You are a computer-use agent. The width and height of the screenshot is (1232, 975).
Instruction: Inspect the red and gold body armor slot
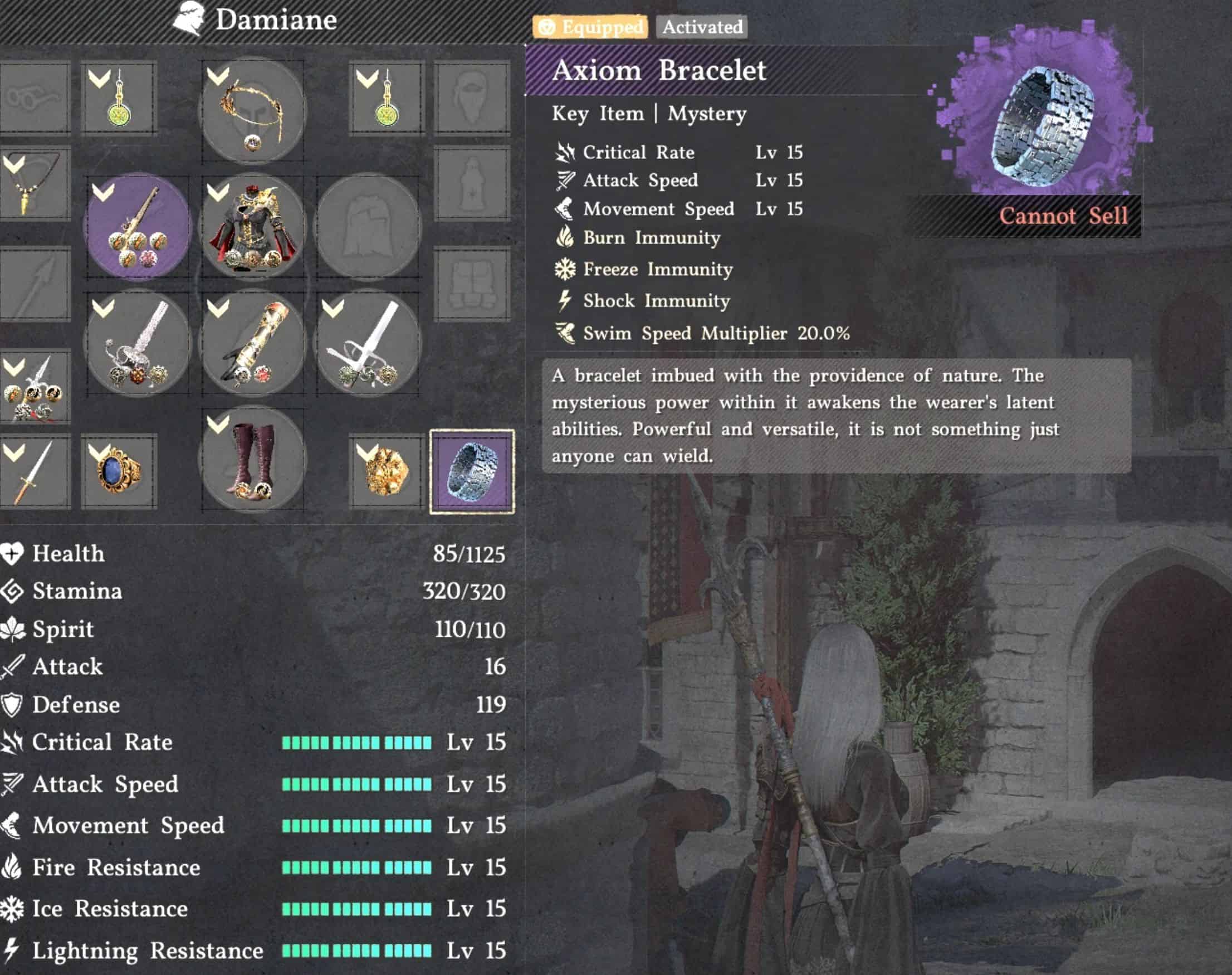point(252,226)
